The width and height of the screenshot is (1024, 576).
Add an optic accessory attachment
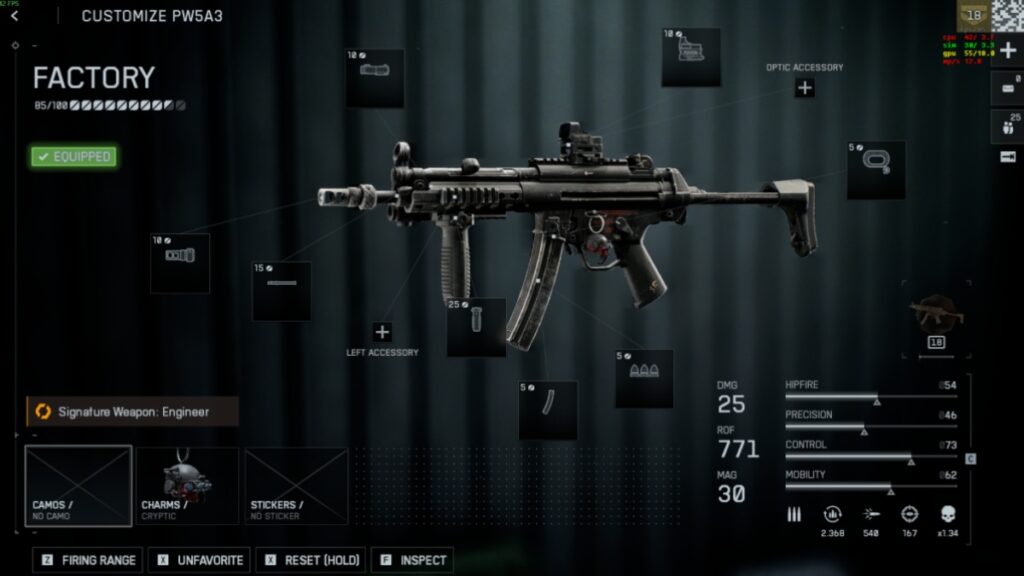coord(804,88)
